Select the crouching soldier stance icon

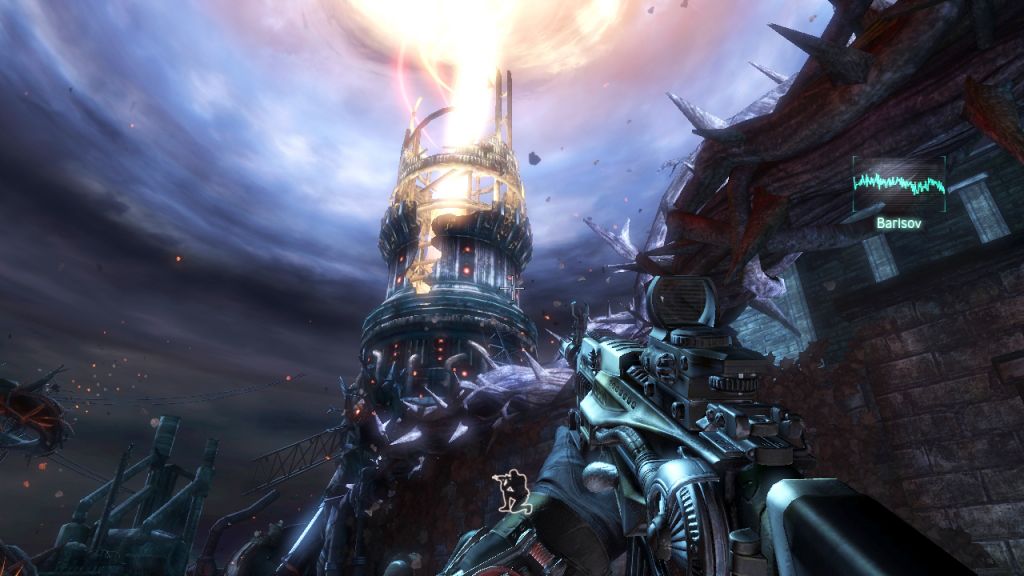tap(511, 488)
